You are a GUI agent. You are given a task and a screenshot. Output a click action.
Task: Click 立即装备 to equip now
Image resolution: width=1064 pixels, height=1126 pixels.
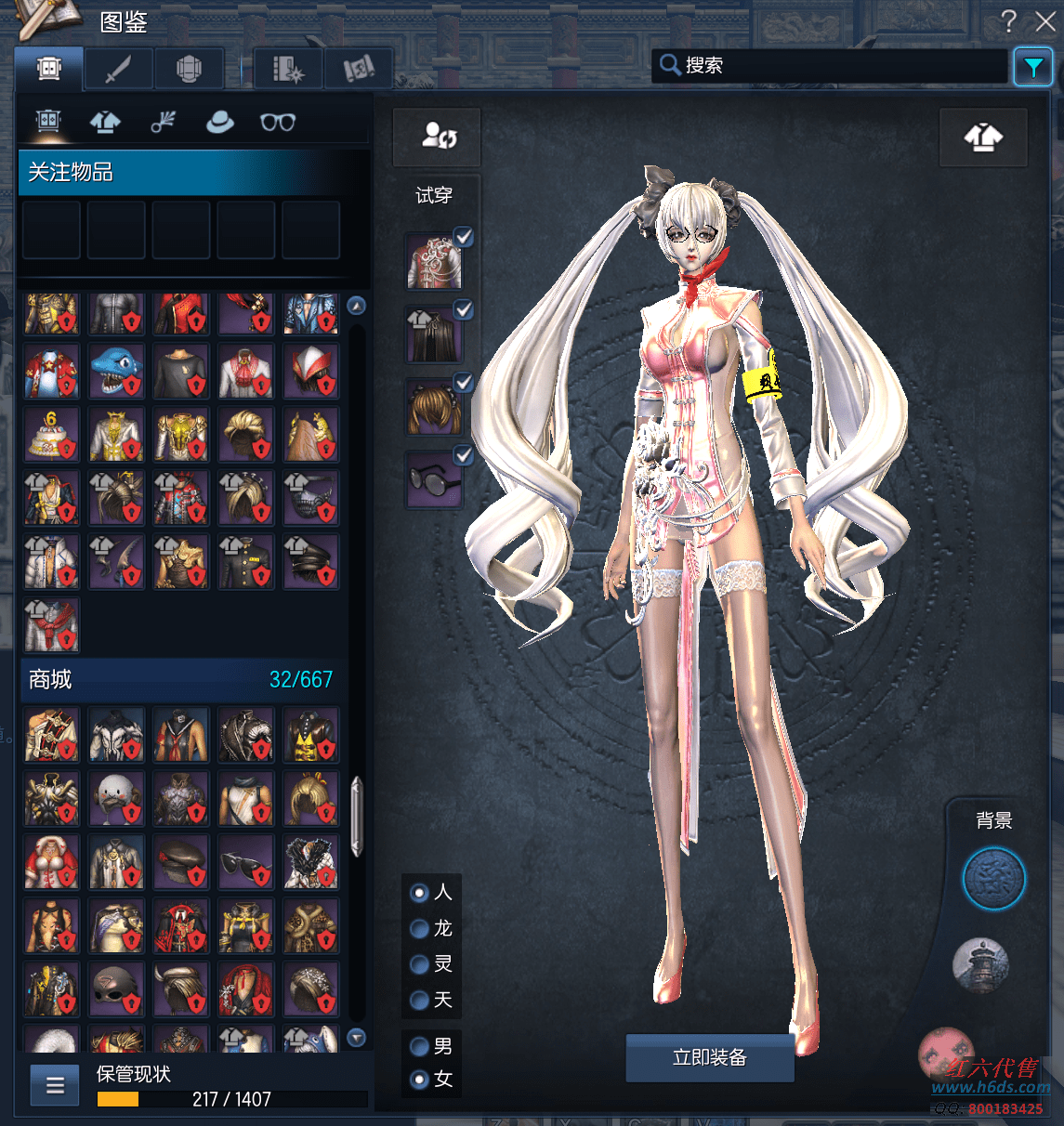(709, 1057)
